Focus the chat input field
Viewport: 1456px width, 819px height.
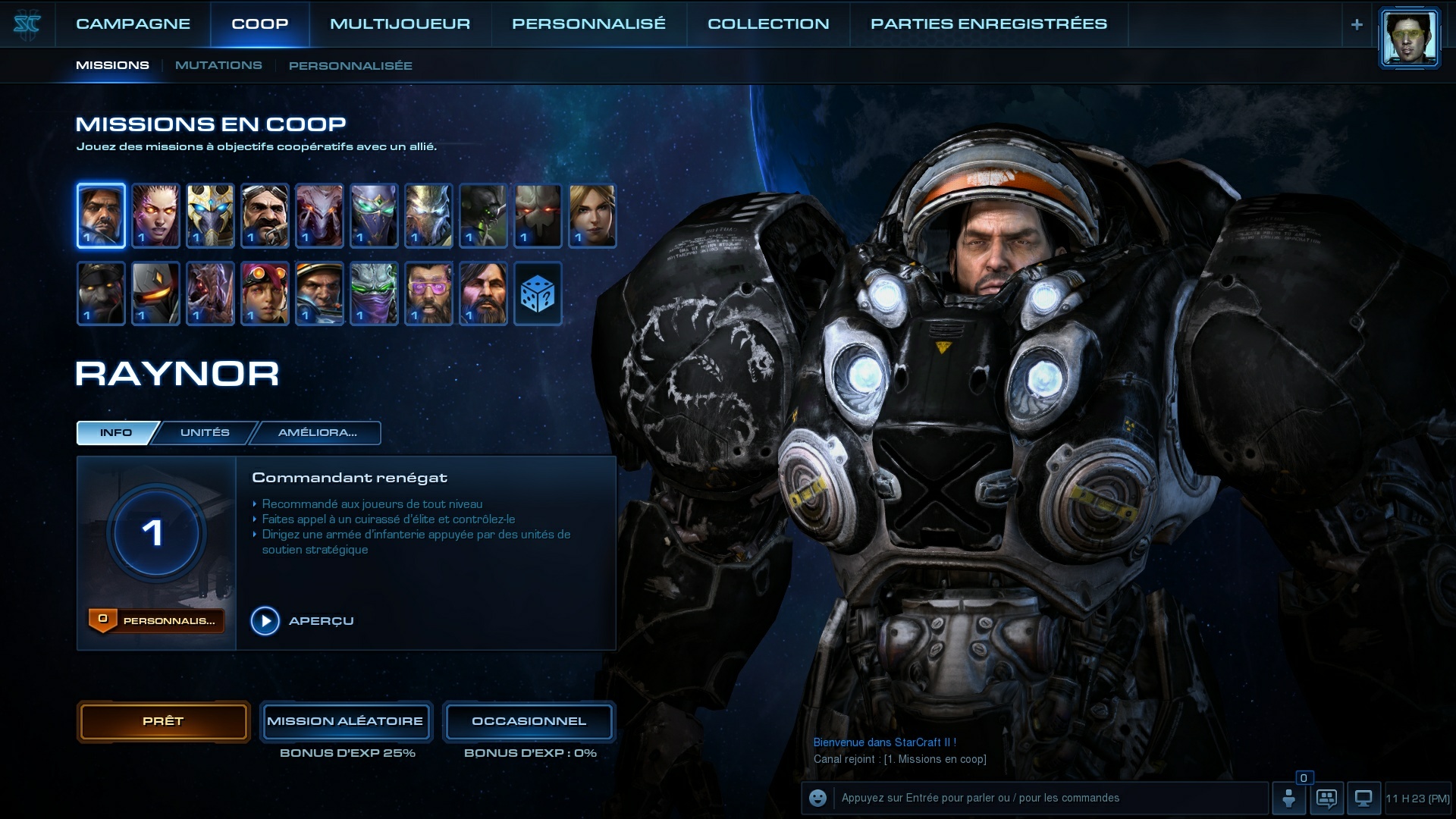[x=1050, y=798]
